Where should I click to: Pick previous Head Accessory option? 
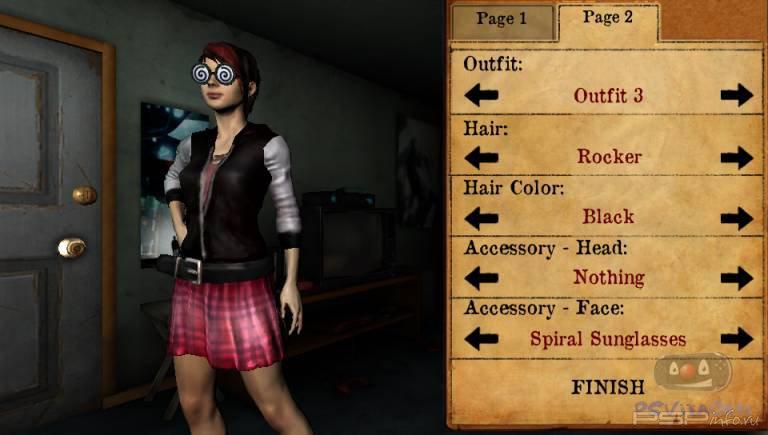[481, 278]
